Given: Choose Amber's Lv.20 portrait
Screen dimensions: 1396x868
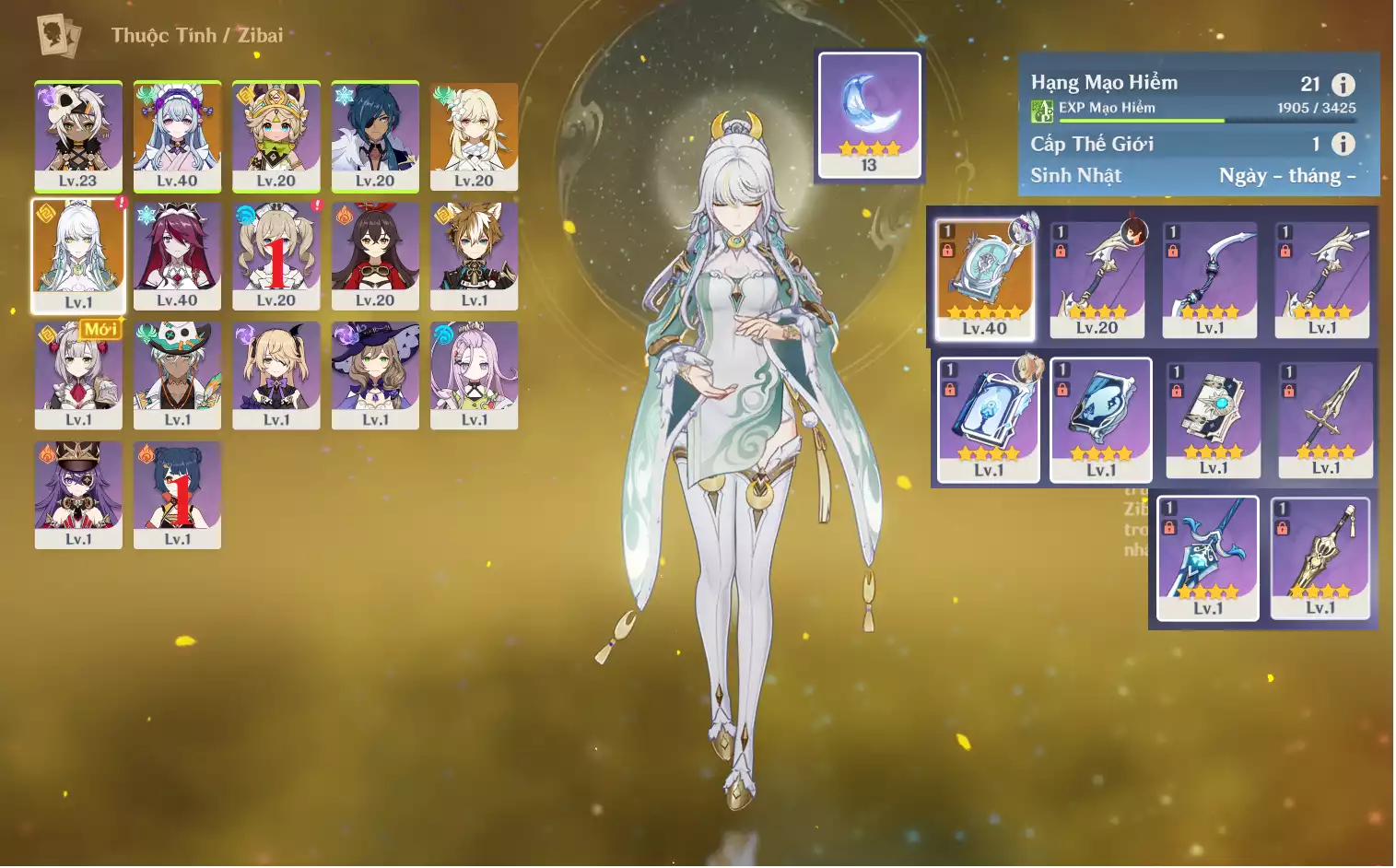Looking at the screenshot, I should [x=375, y=255].
